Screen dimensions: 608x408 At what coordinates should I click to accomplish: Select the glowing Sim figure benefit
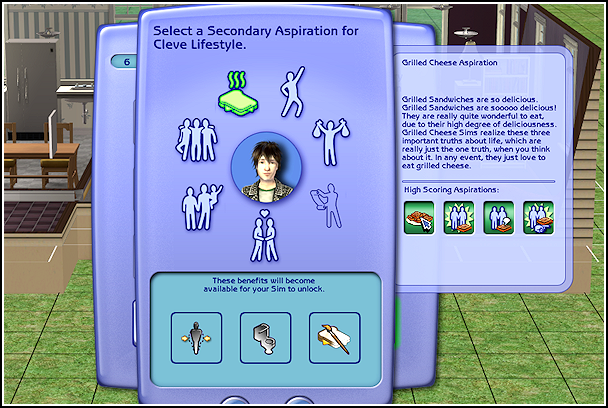point(196,337)
